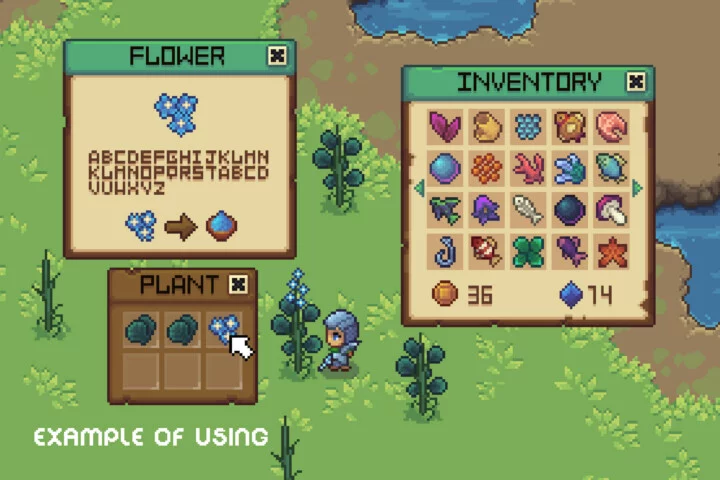This screenshot has width=720, height=480.
Task: Choose the pink salmon steak slot
Action: coord(611,126)
